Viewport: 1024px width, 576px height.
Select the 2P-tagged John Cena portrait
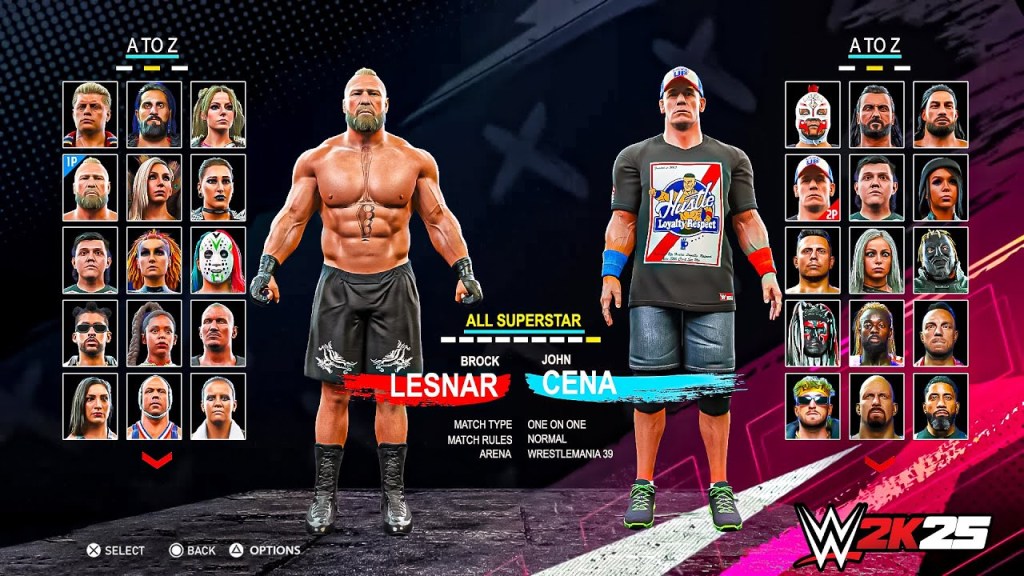tap(813, 187)
